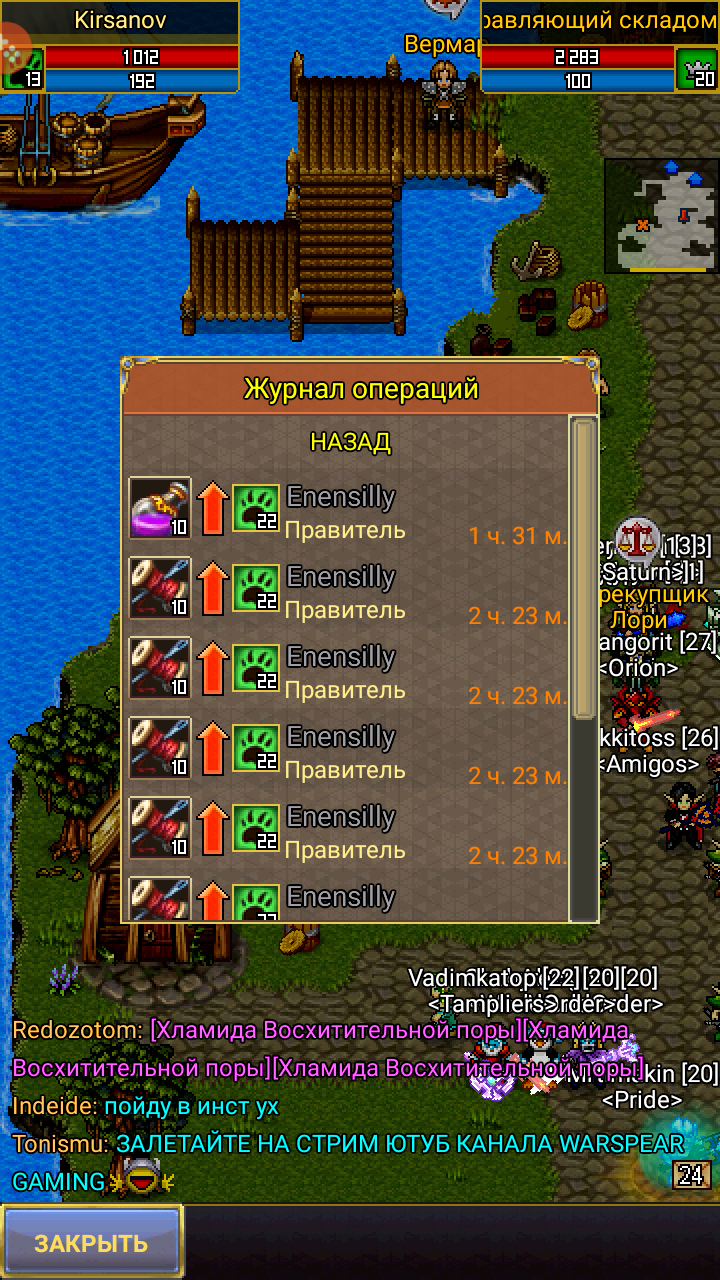
Task: Click the operations log scrollbar
Action: click(x=583, y=570)
